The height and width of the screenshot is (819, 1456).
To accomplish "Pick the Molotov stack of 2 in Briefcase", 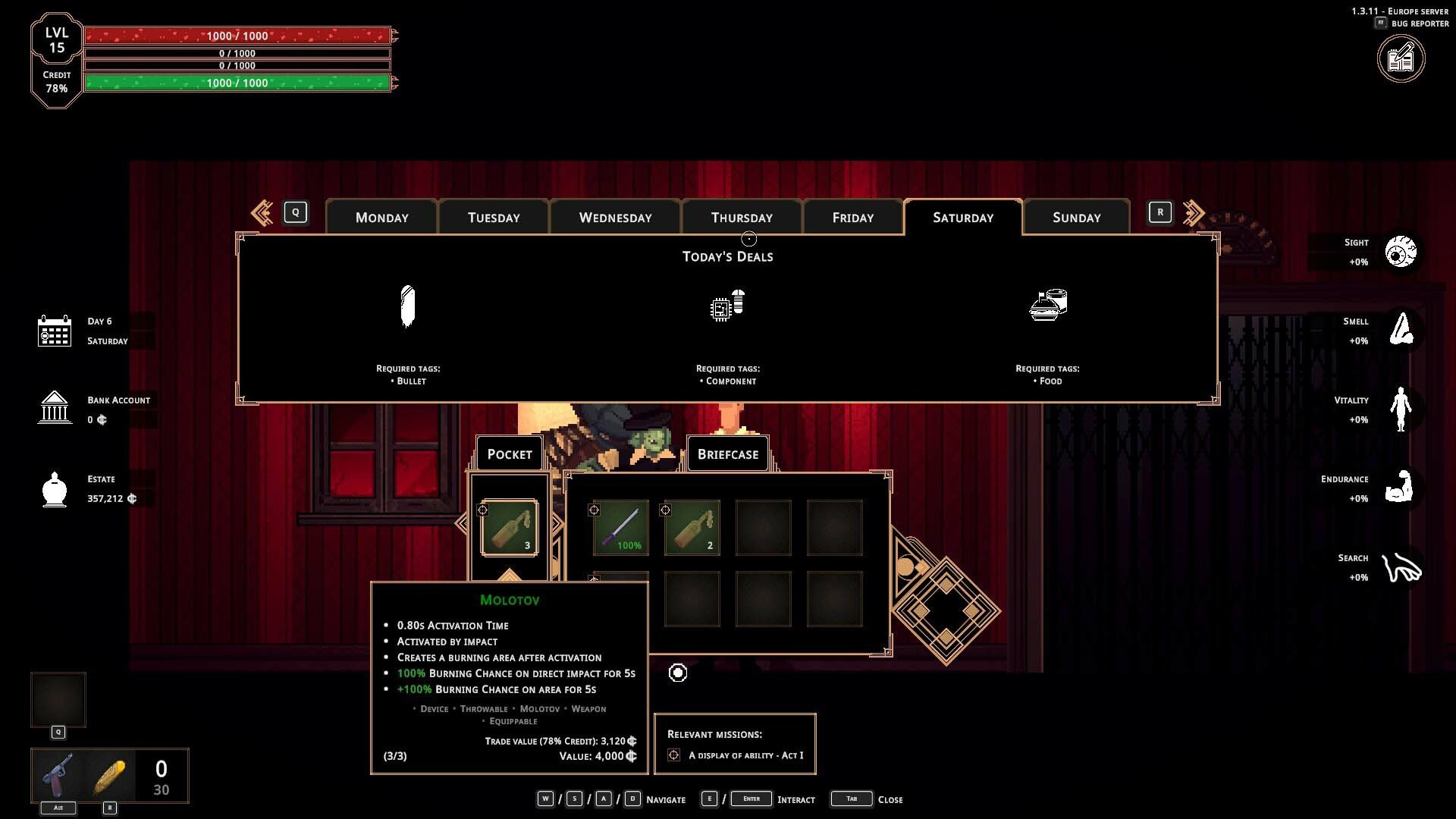I will pos(692,528).
